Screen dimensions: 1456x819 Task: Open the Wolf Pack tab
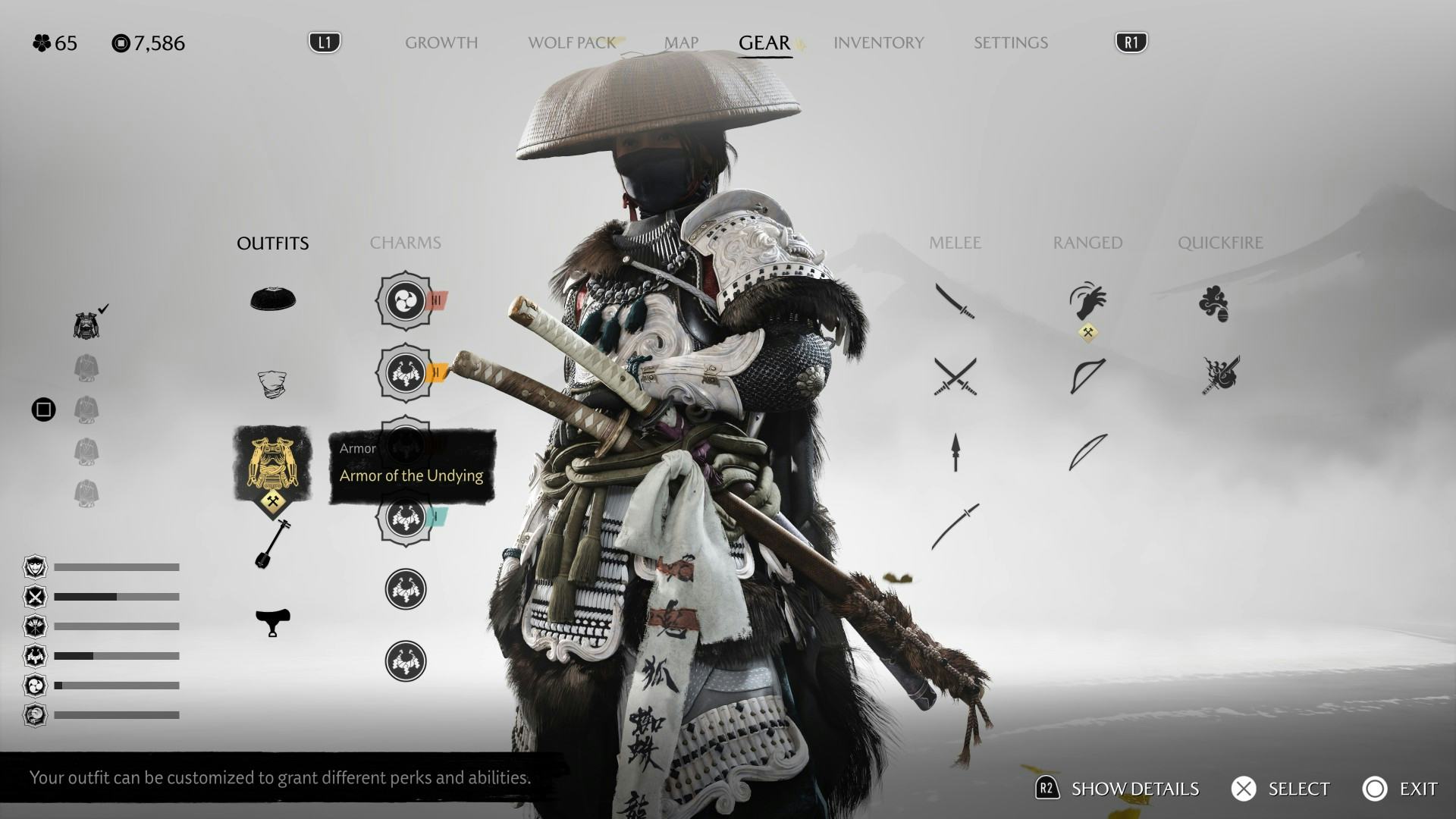click(572, 42)
